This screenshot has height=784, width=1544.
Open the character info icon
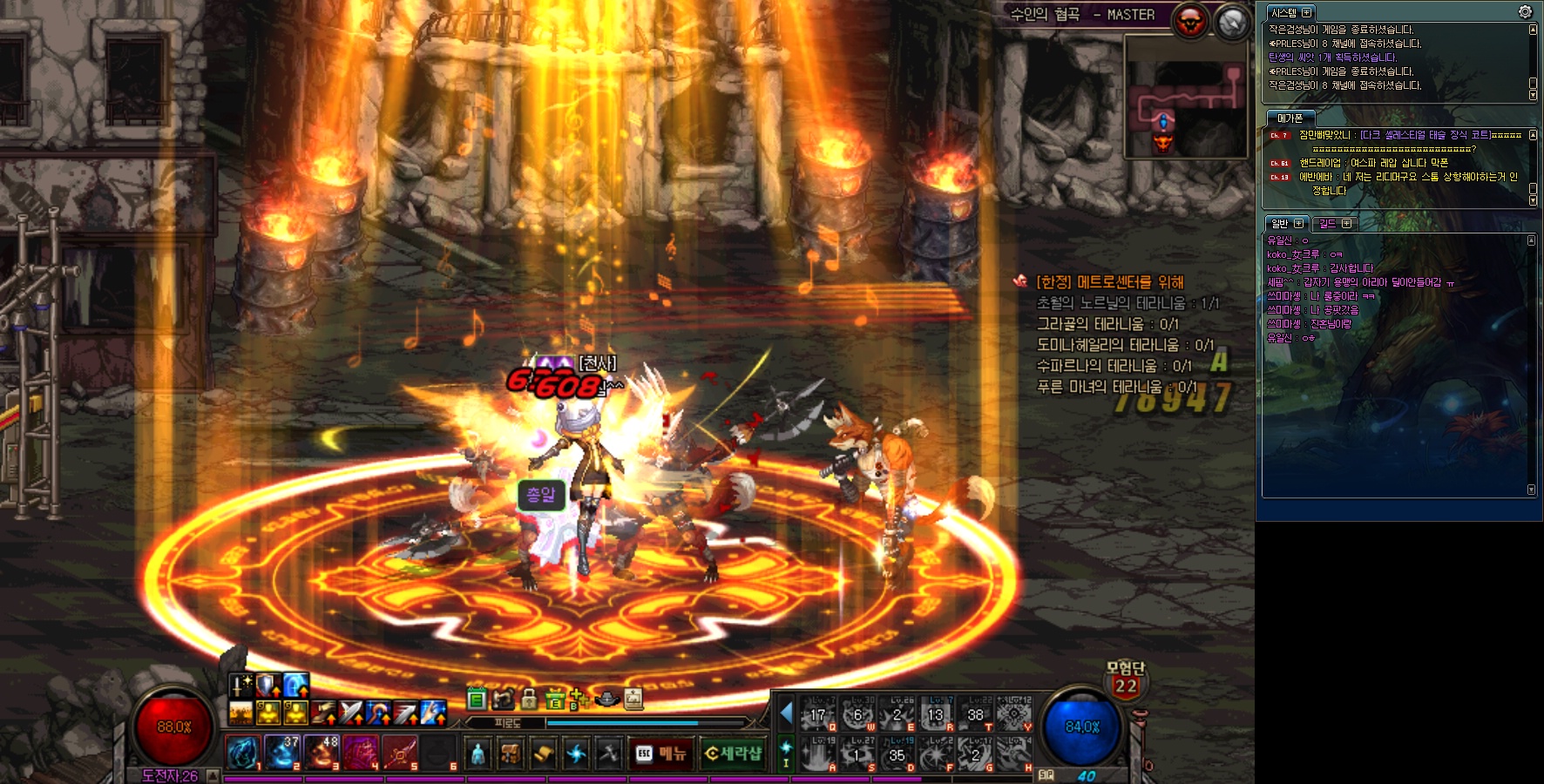[477, 754]
